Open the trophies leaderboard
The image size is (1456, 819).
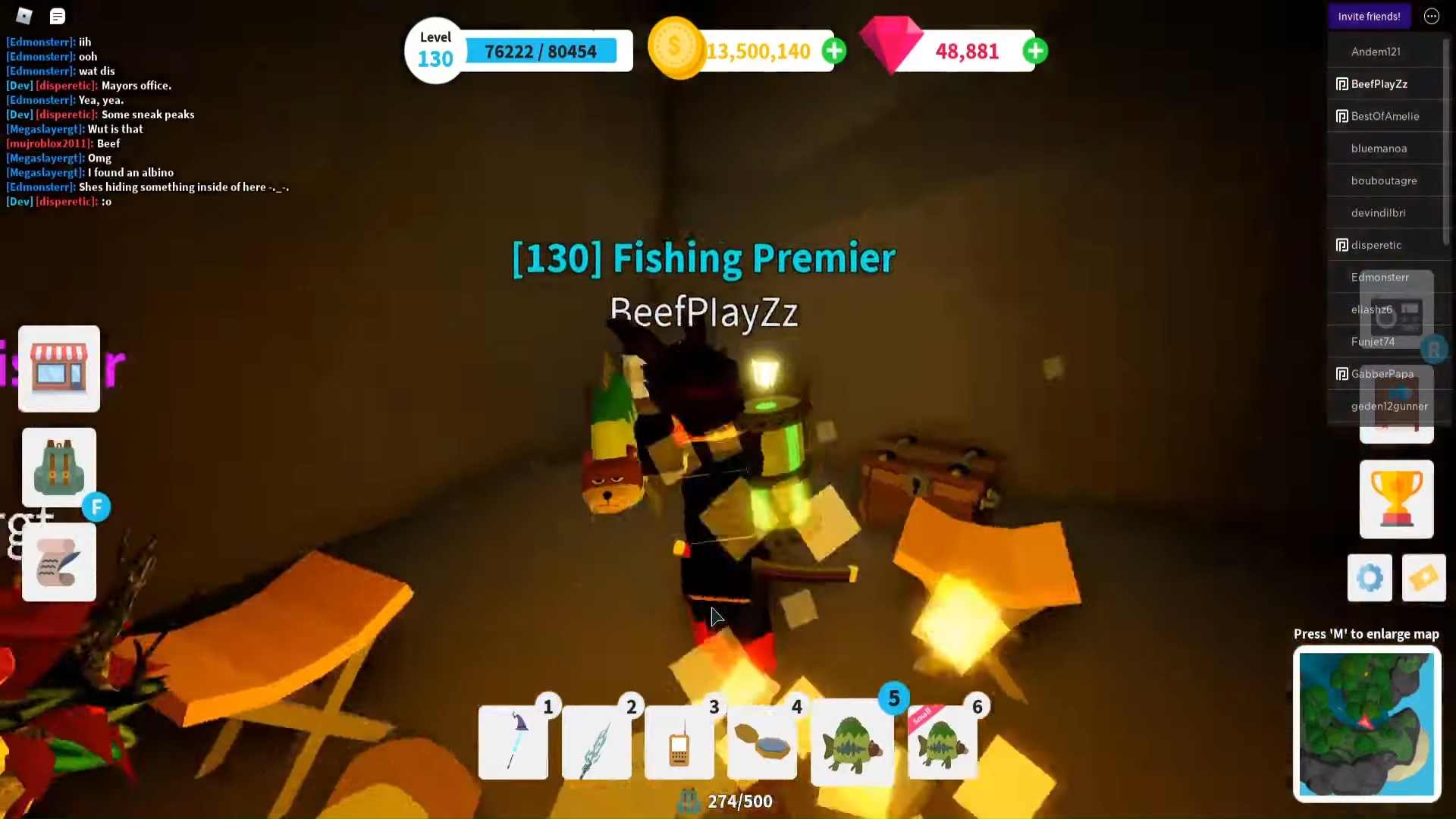click(x=1396, y=498)
